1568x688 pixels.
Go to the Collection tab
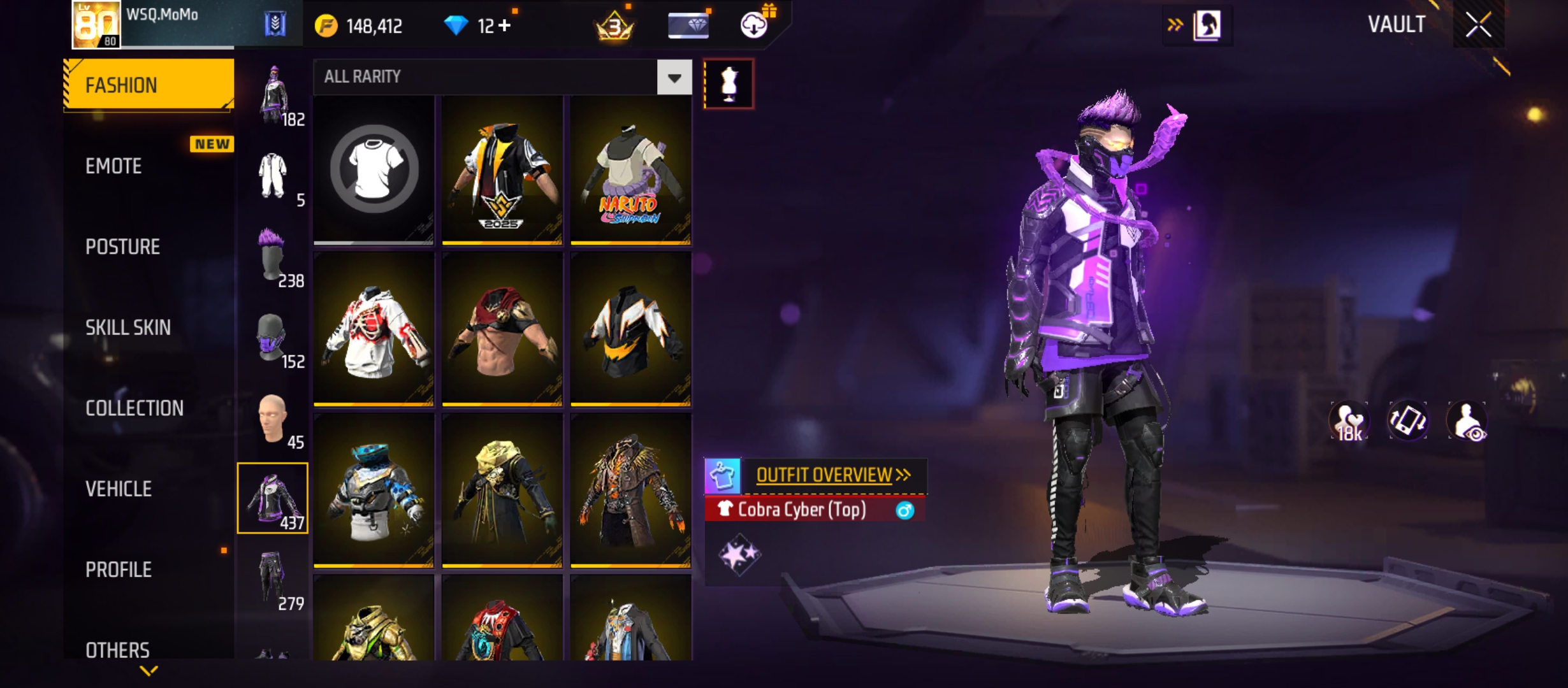coord(134,408)
